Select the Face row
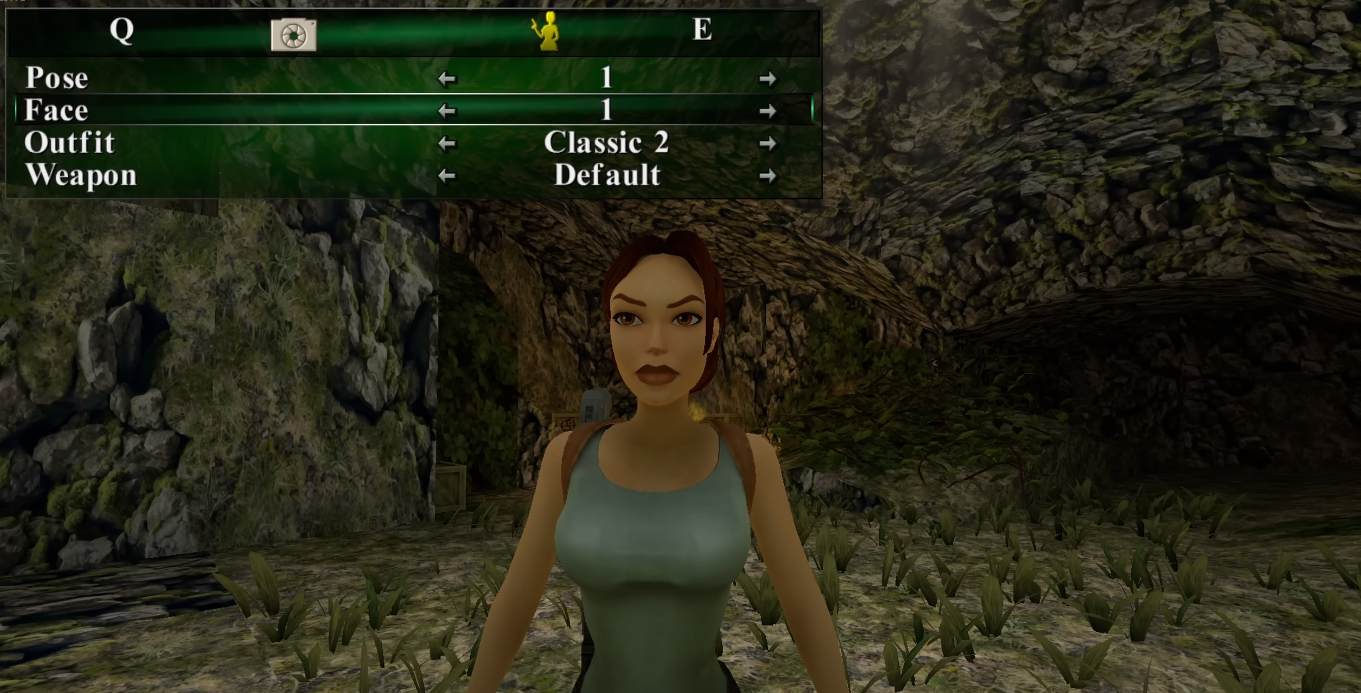 (57, 110)
